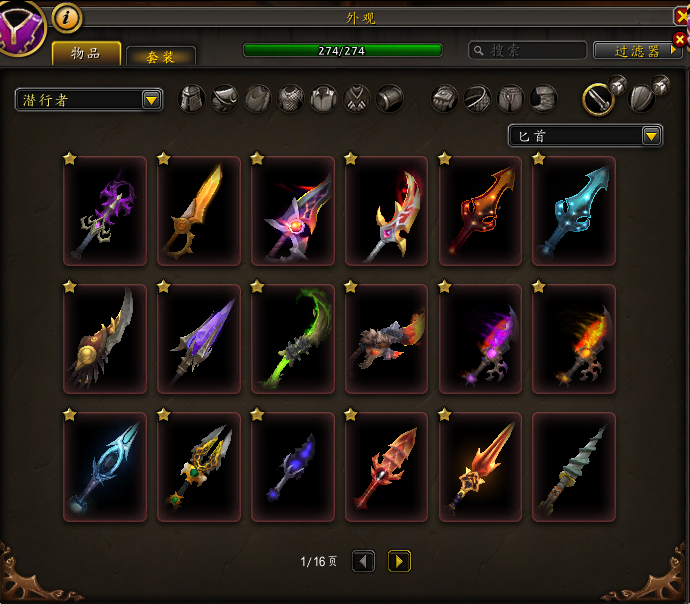Open the 过滤器 filter menu
The height and width of the screenshot is (604, 690).
(x=637, y=50)
